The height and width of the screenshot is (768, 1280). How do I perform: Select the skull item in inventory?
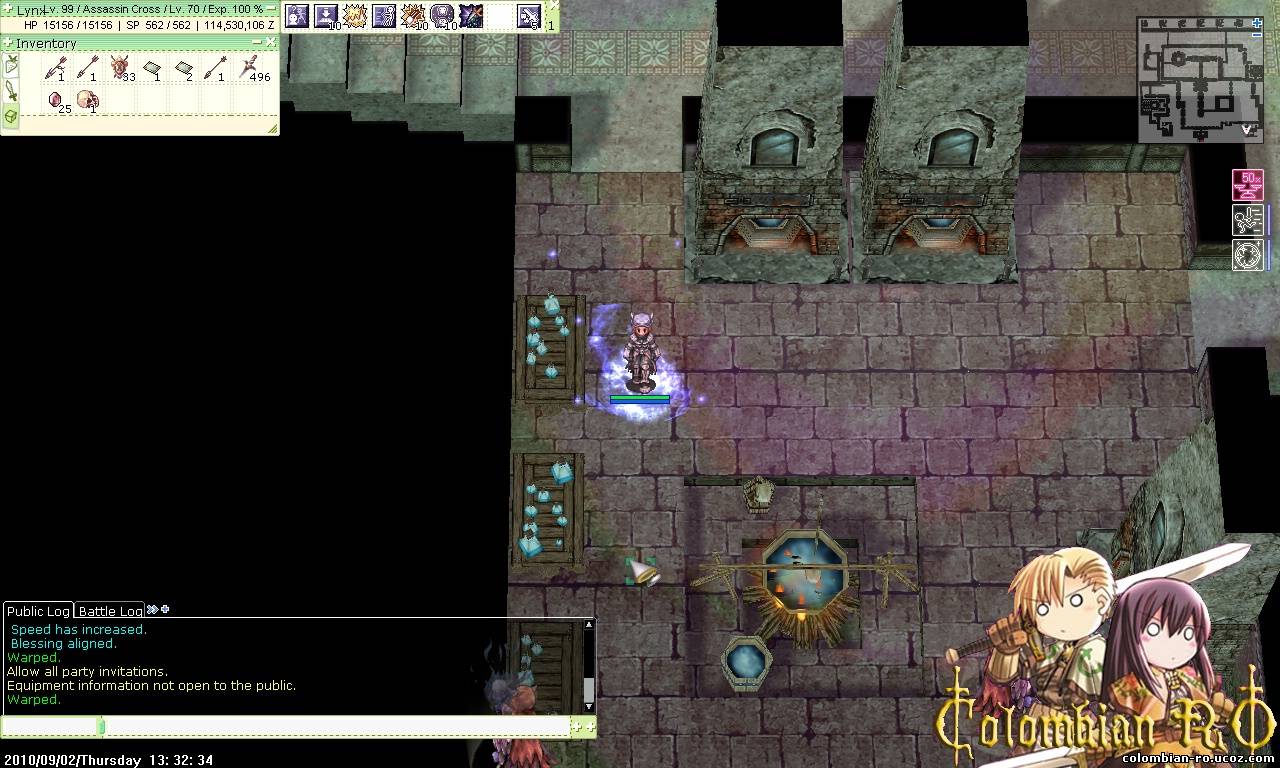[88, 100]
